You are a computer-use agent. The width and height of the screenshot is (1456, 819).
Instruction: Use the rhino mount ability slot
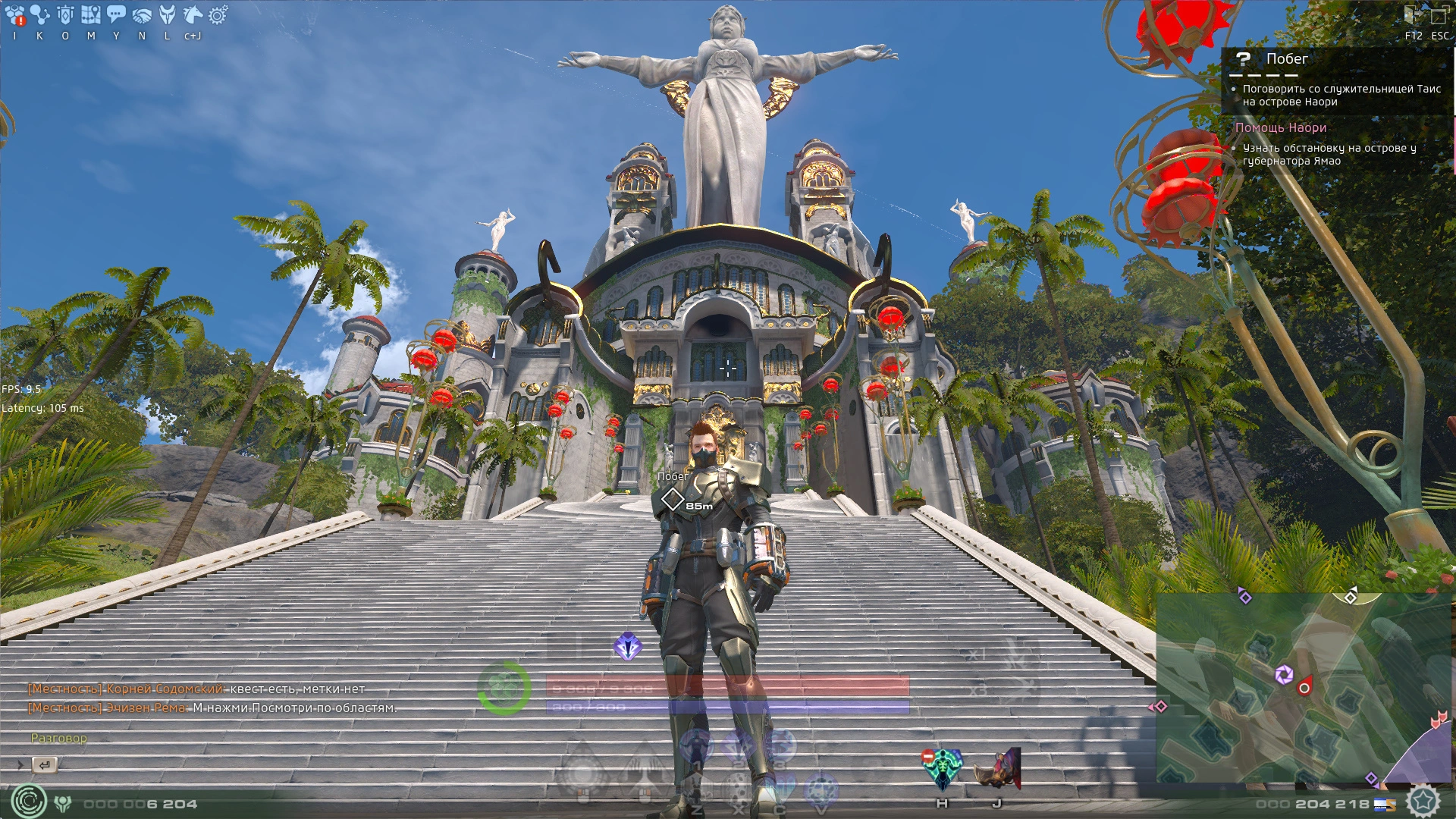click(x=996, y=769)
